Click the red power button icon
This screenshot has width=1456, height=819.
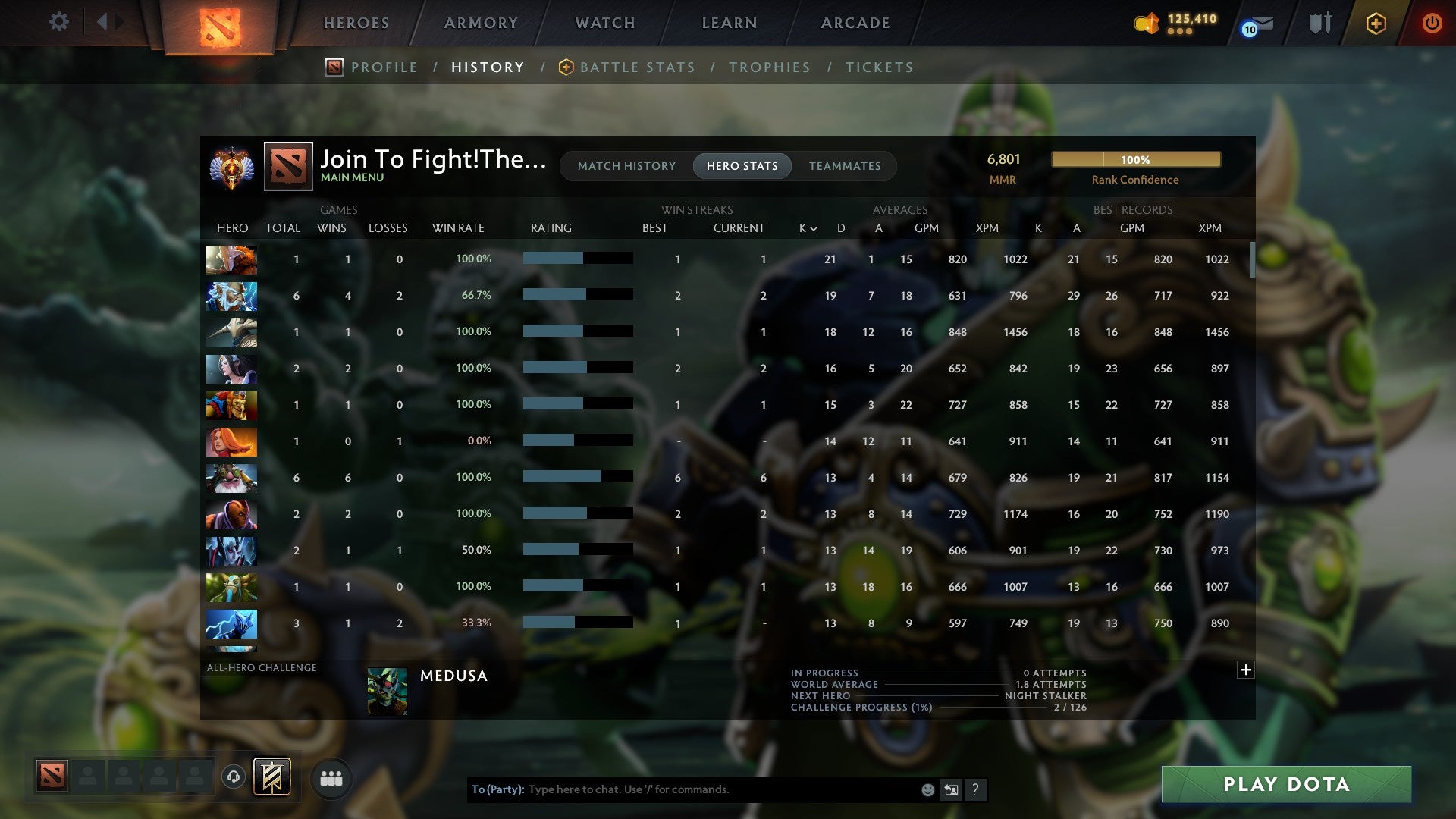[1433, 23]
